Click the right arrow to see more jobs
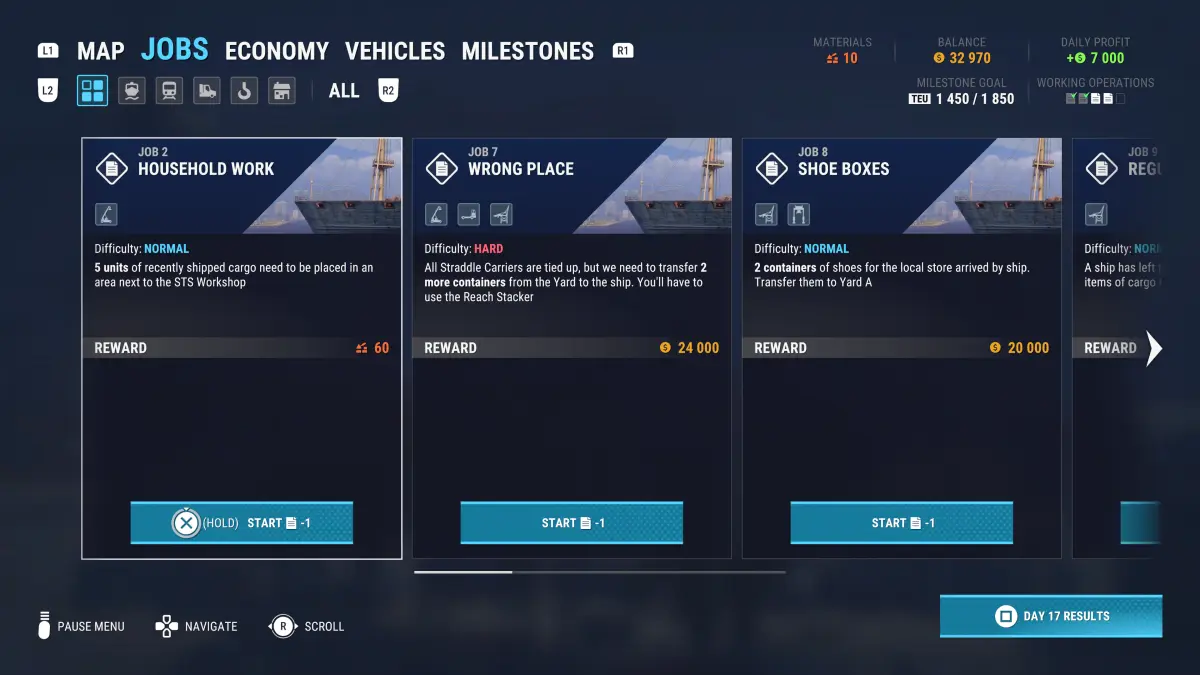Image resolution: width=1200 pixels, height=675 pixels. pyautogui.click(x=1154, y=348)
